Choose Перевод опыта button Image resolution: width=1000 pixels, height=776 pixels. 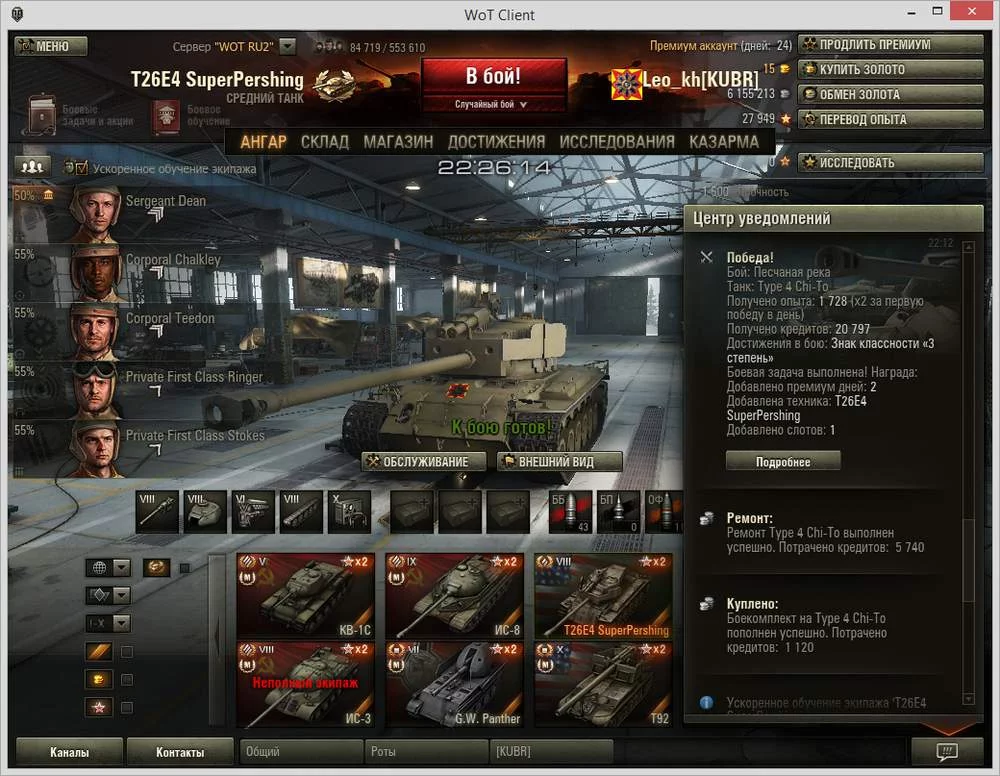point(891,120)
